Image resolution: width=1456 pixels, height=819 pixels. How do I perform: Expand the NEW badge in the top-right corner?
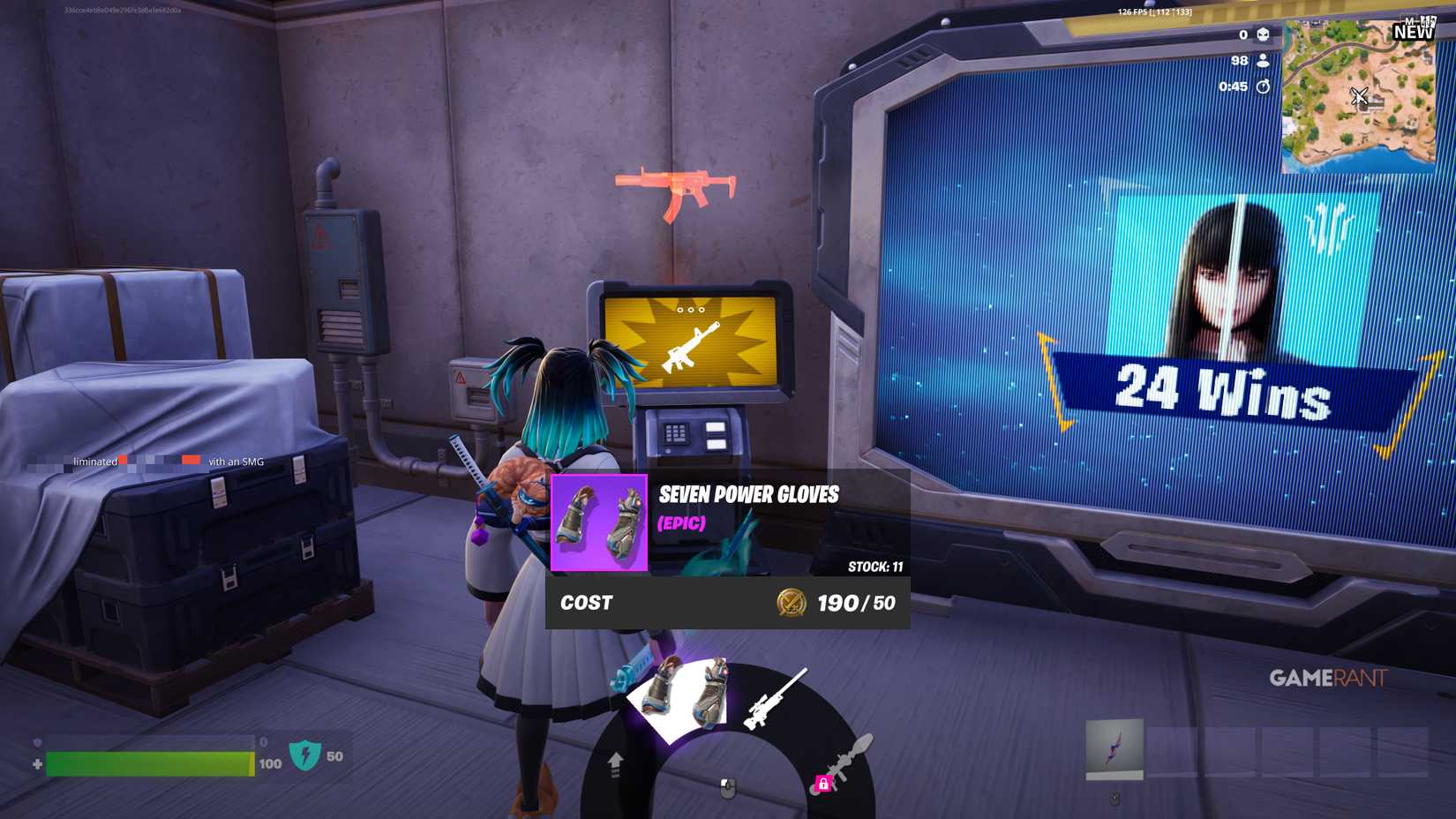[1413, 33]
